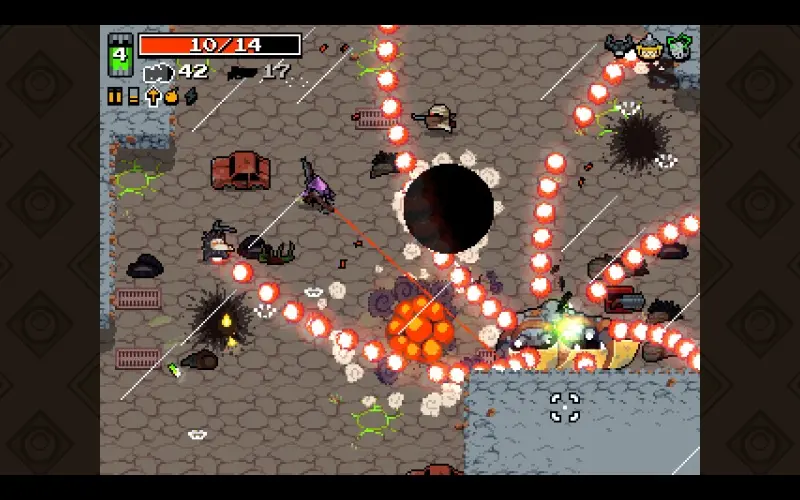800x500 pixels.
Task: Inspect the dark horned mutation icon
Action: tap(620, 46)
